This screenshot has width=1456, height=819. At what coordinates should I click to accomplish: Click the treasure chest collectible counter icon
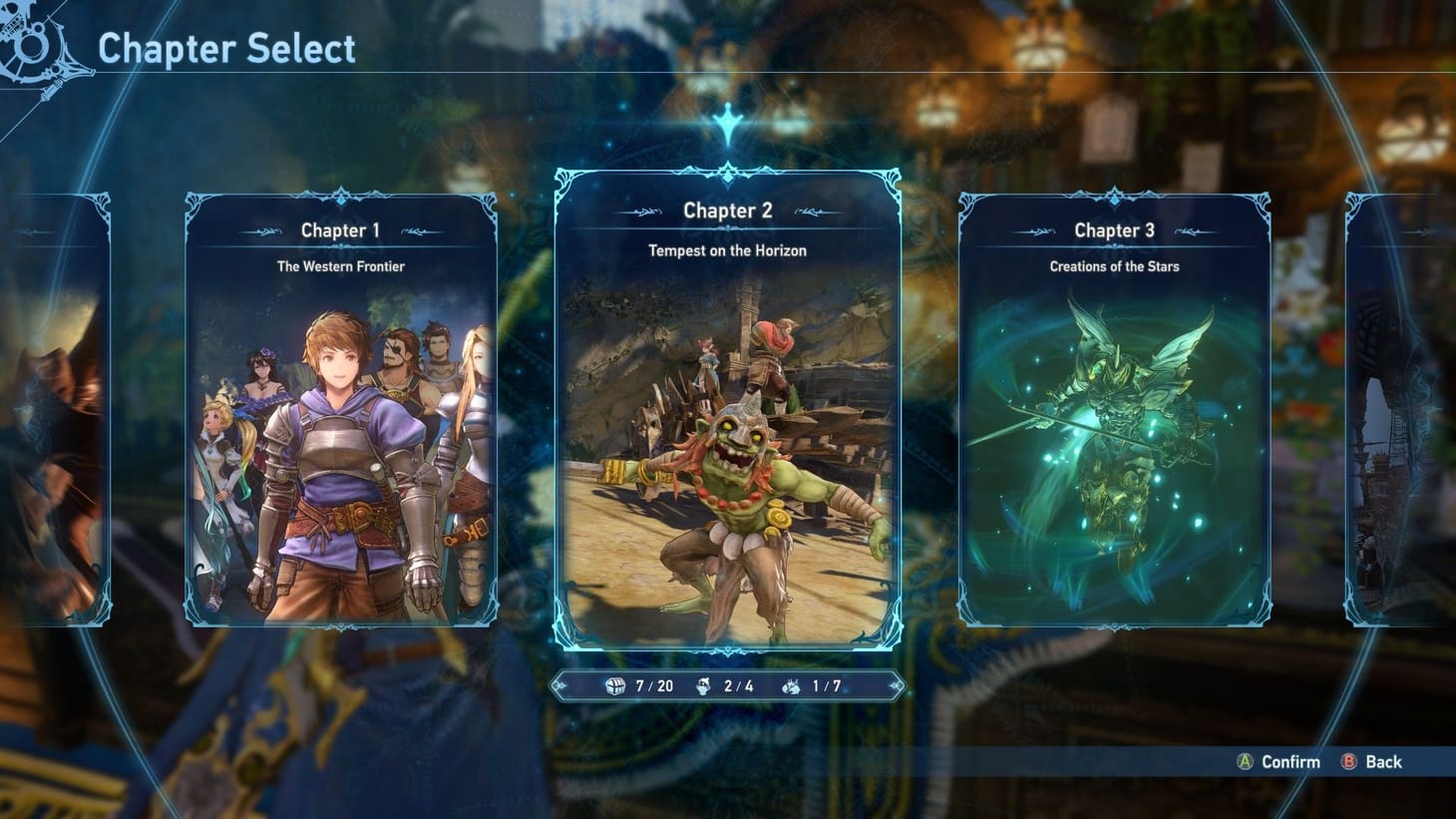(616, 685)
